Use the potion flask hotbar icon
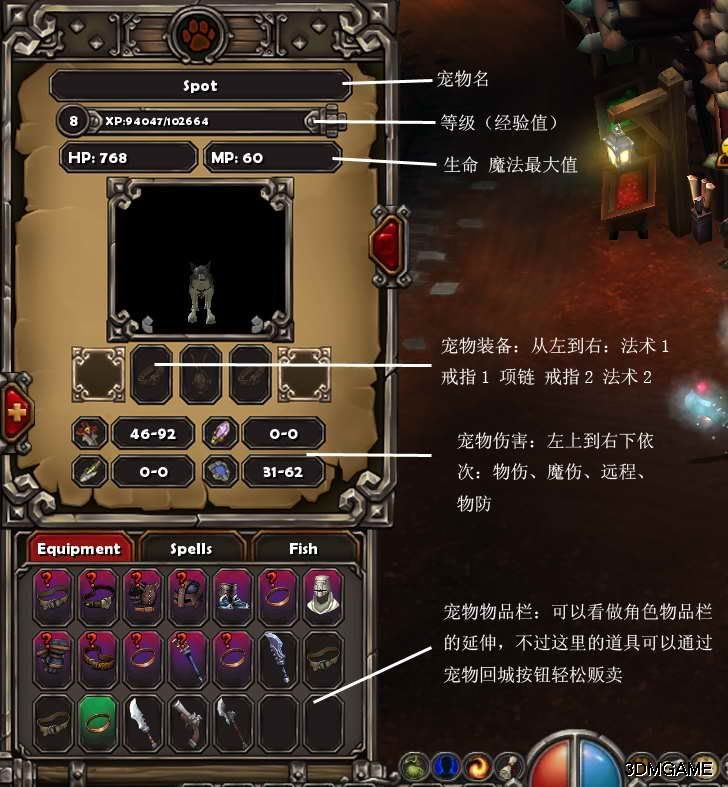The height and width of the screenshot is (787, 728). [x=508, y=768]
